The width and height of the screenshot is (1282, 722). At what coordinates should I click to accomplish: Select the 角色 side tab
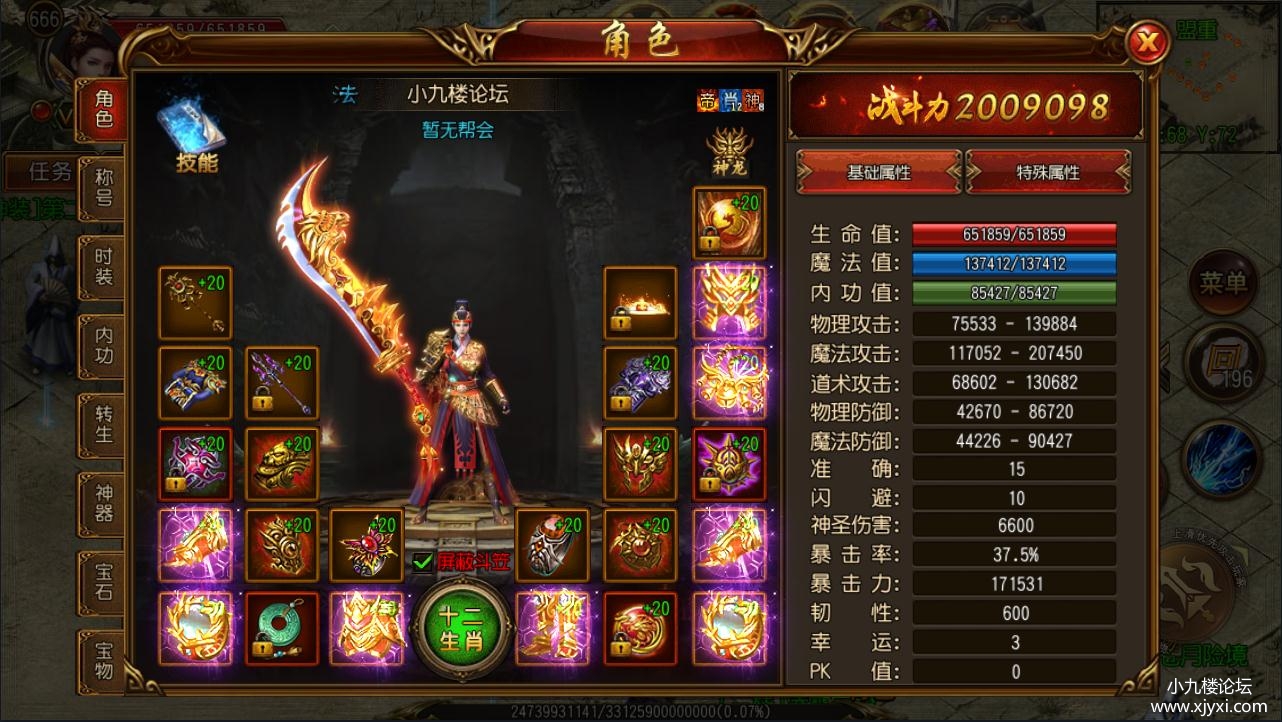[103, 109]
